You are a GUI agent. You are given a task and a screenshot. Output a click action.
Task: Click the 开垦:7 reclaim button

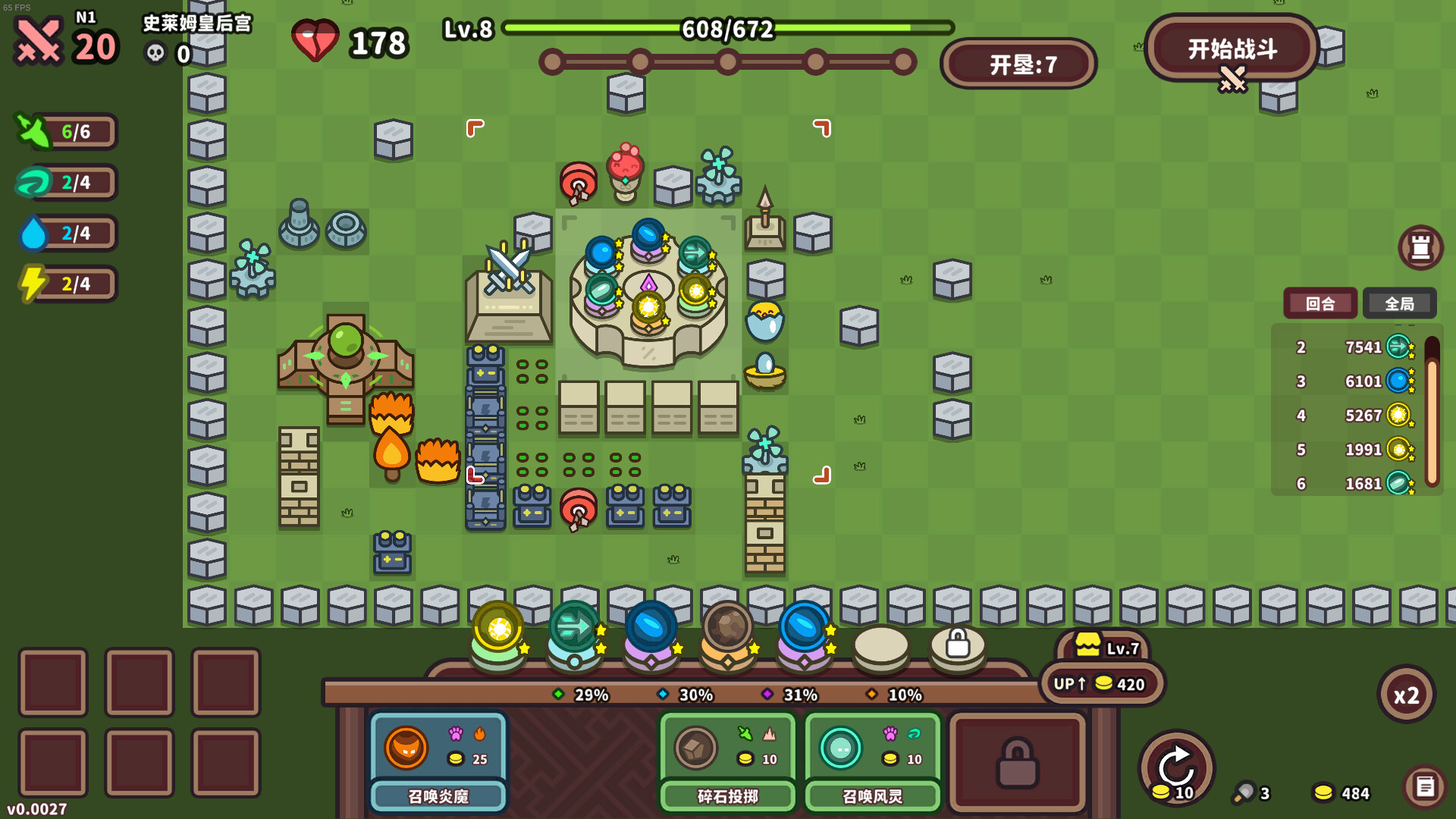pyautogui.click(x=1018, y=64)
